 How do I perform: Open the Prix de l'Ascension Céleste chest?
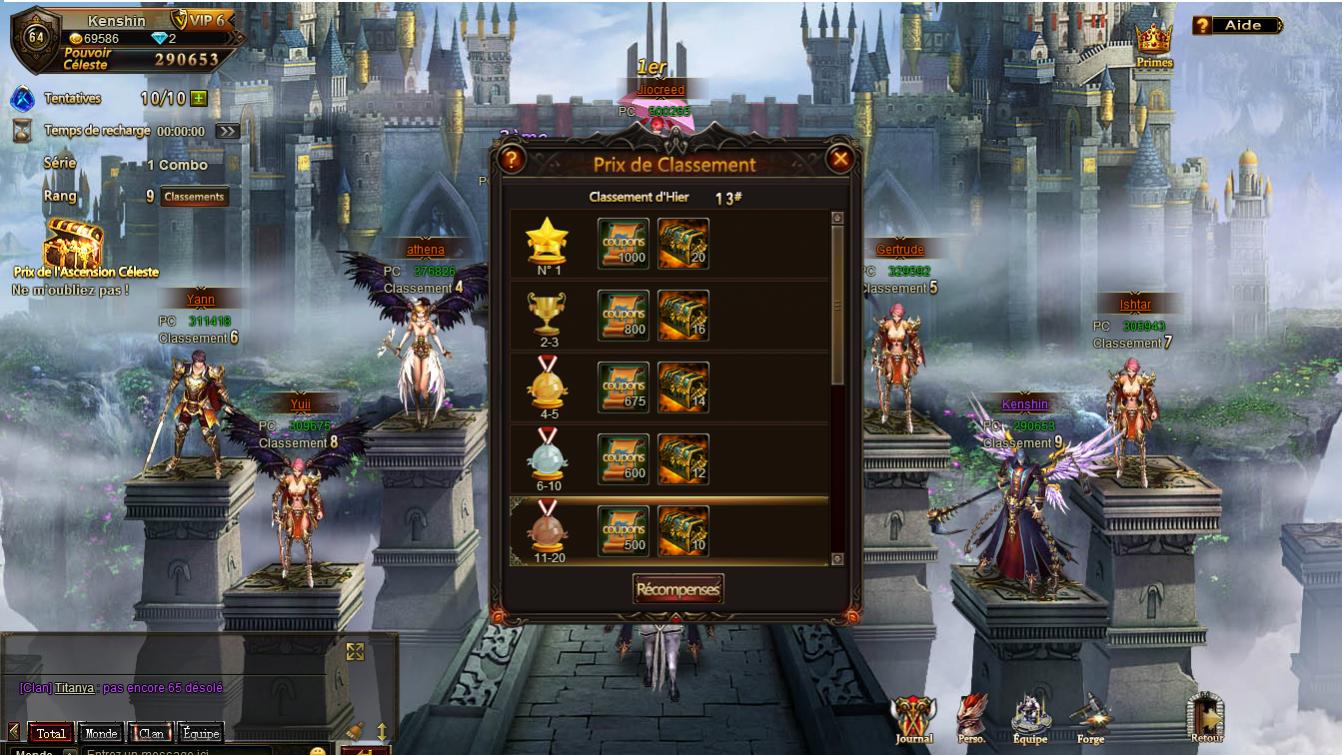[73, 245]
